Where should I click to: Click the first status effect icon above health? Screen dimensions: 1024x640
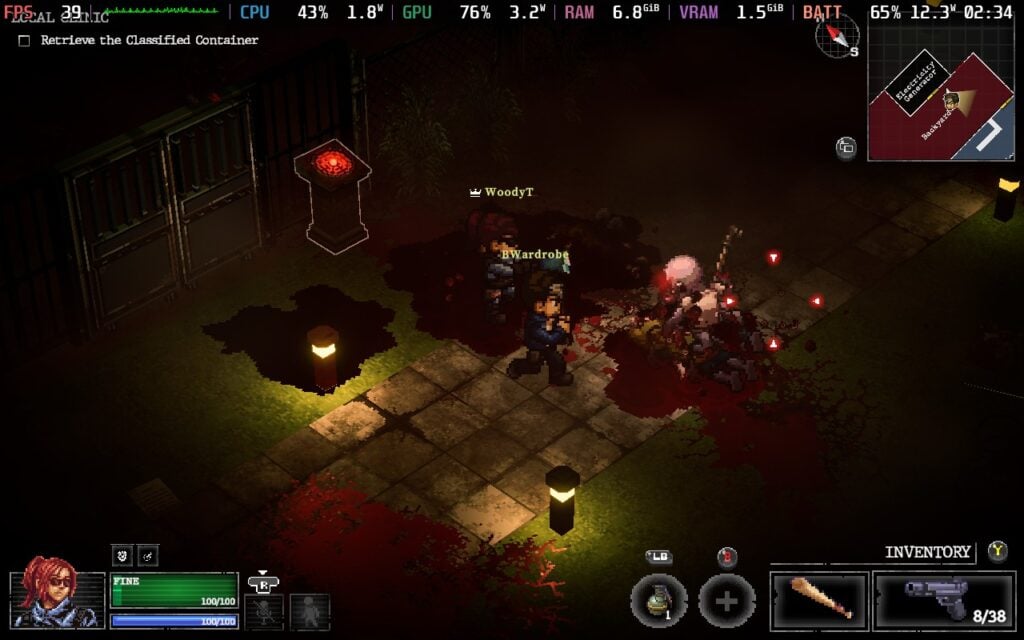tap(122, 556)
